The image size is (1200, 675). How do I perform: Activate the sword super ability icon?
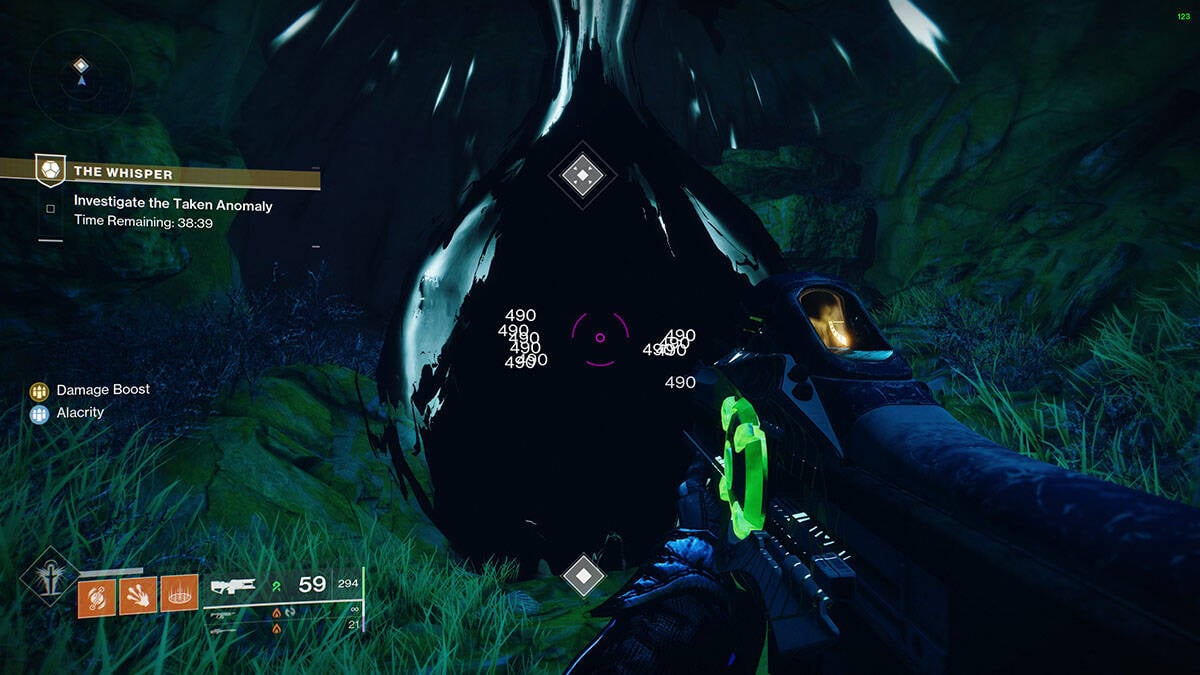point(48,575)
